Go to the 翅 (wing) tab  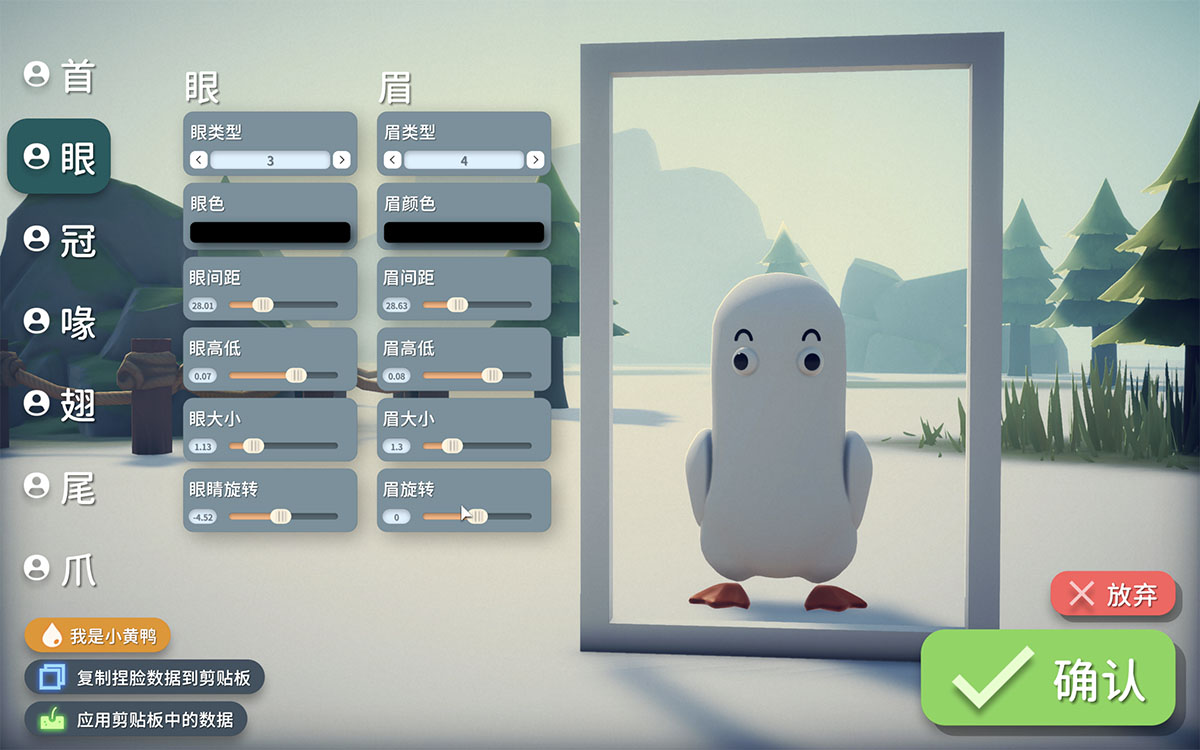tap(60, 403)
